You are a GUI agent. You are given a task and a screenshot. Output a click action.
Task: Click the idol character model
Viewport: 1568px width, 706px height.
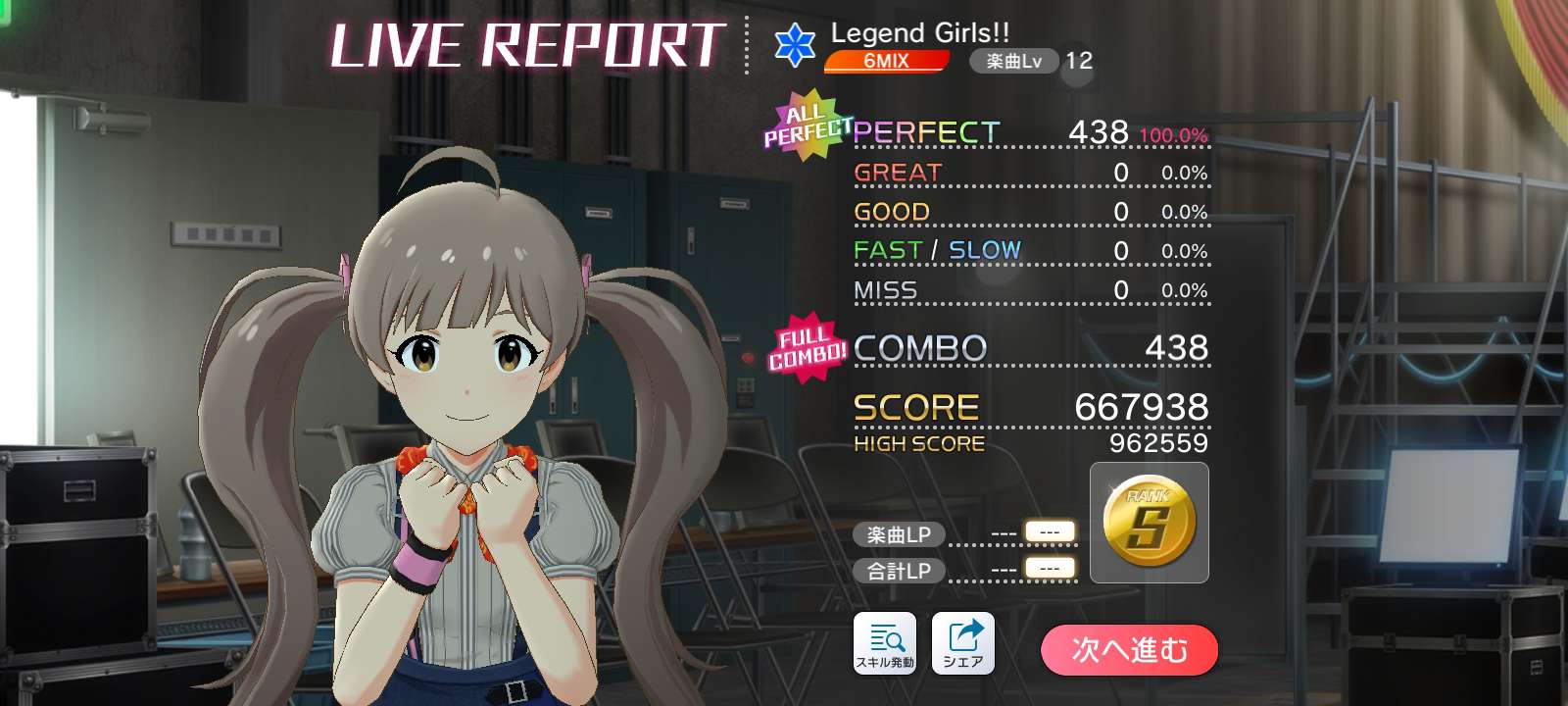[461, 392]
